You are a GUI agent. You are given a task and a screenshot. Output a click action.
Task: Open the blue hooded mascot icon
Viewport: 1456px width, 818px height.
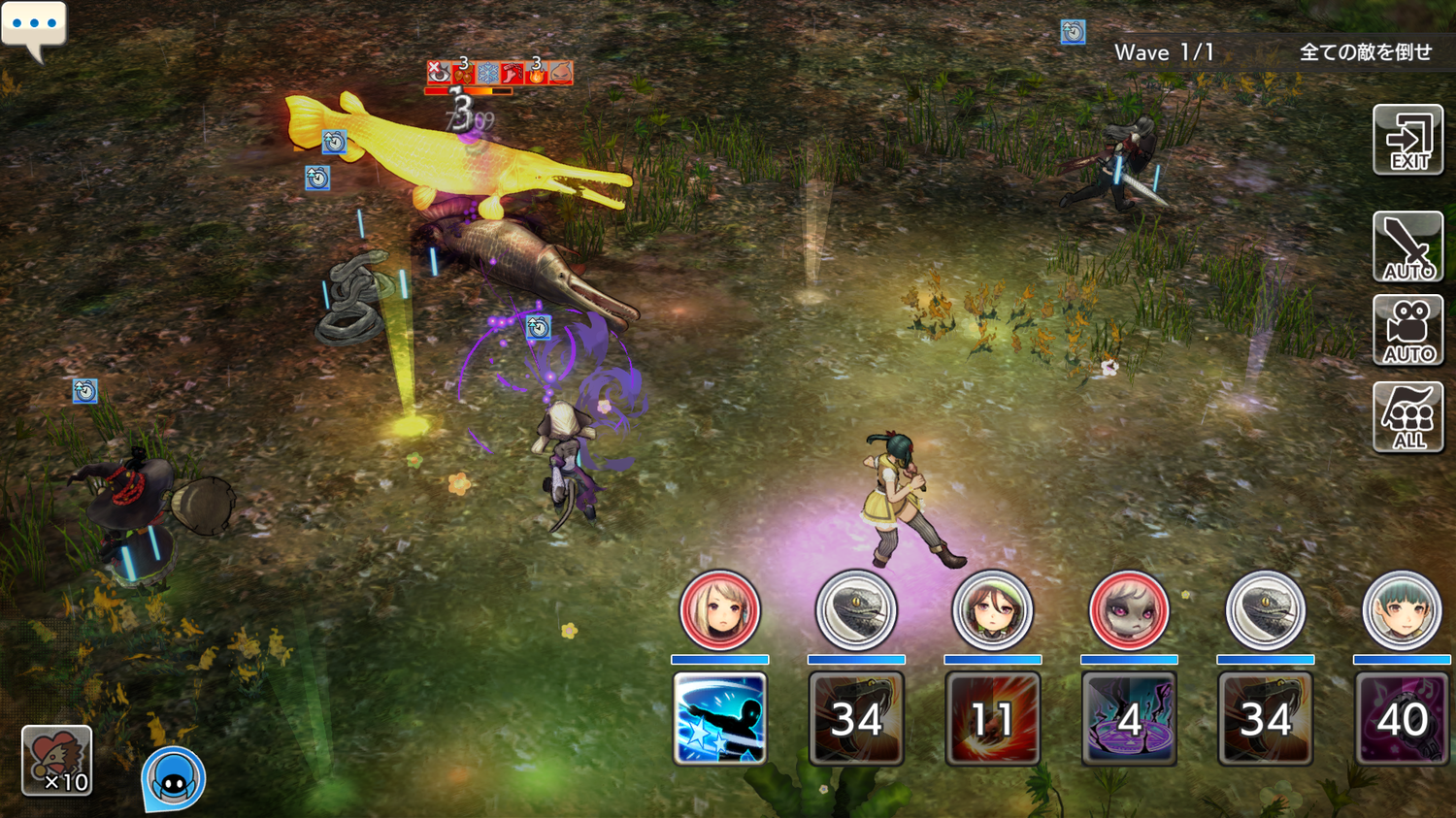(x=174, y=778)
